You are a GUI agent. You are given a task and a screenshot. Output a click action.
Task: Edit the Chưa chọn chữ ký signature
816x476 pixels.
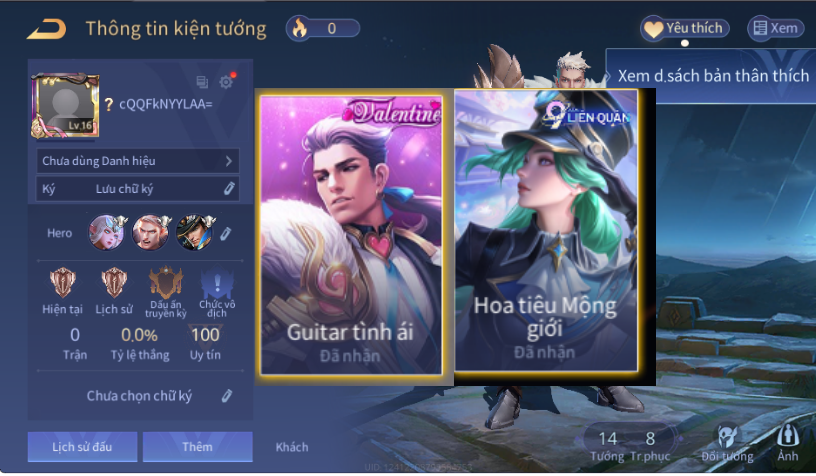click(227, 396)
